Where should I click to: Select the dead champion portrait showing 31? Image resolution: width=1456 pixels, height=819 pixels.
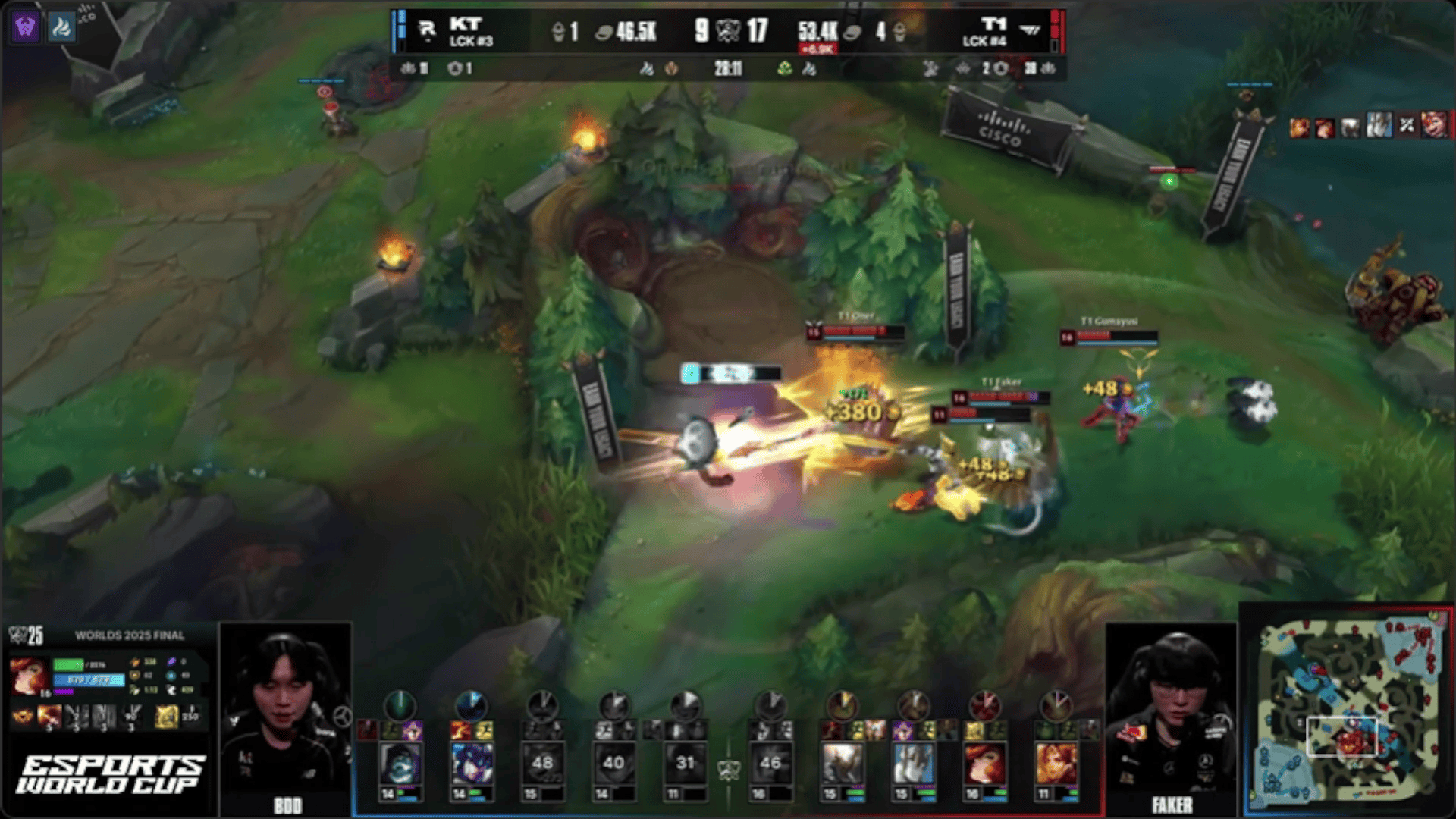click(x=685, y=764)
